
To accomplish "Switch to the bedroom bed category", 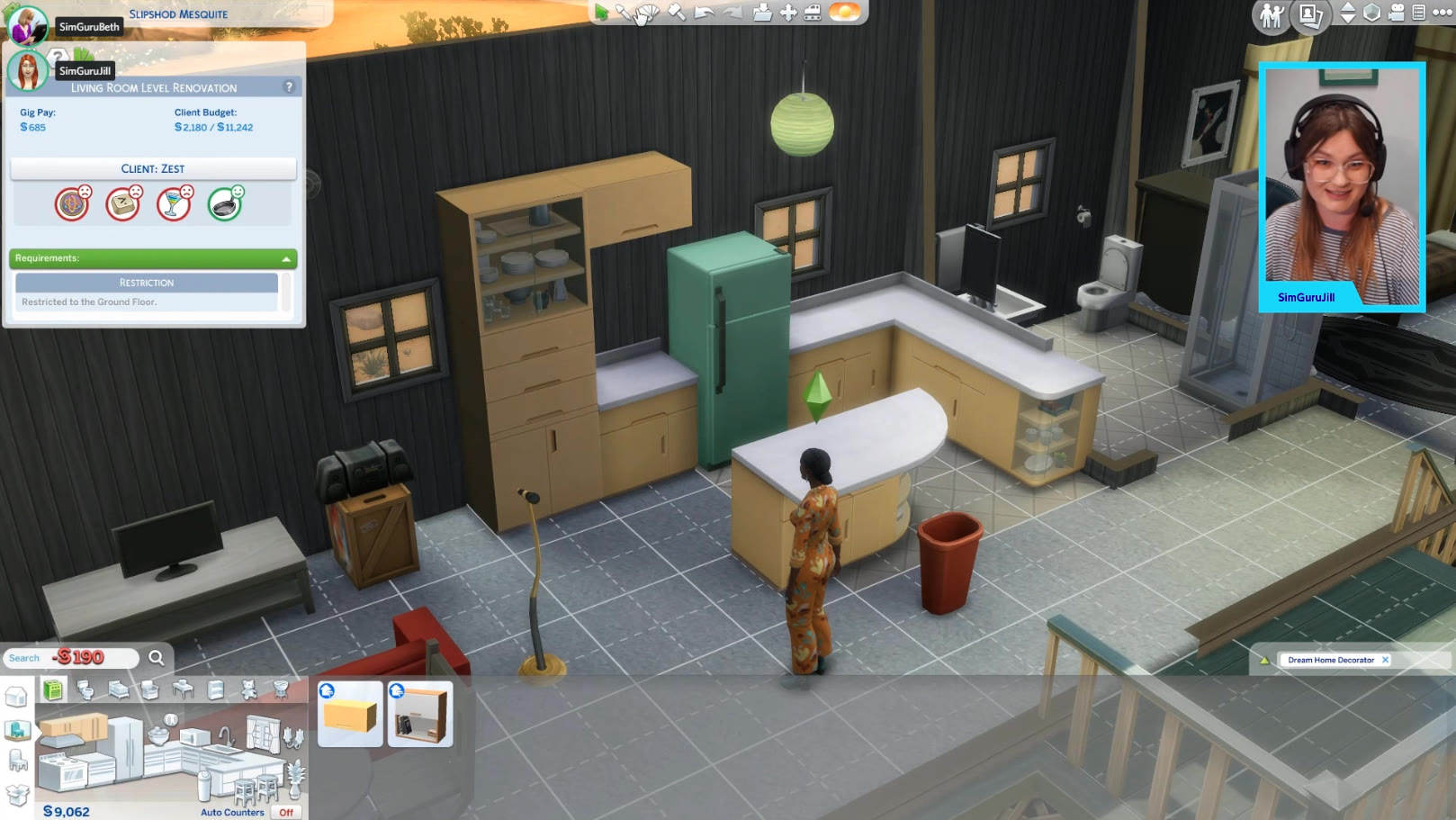I will tap(118, 689).
